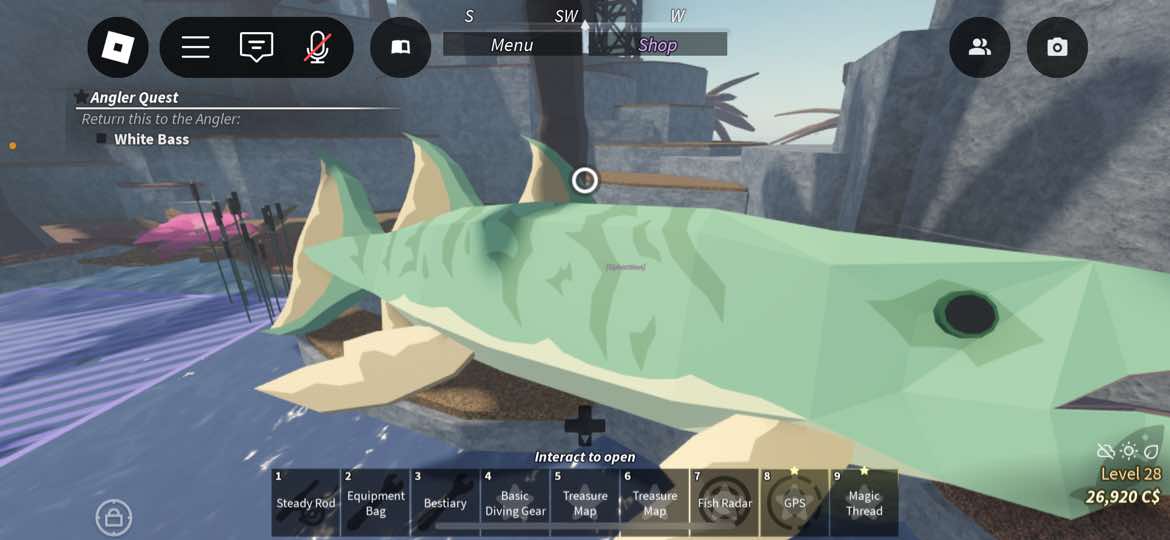Image resolution: width=1170 pixels, height=540 pixels.
Task: Equip the Basic Diving Gear slot
Action: tap(515, 502)
